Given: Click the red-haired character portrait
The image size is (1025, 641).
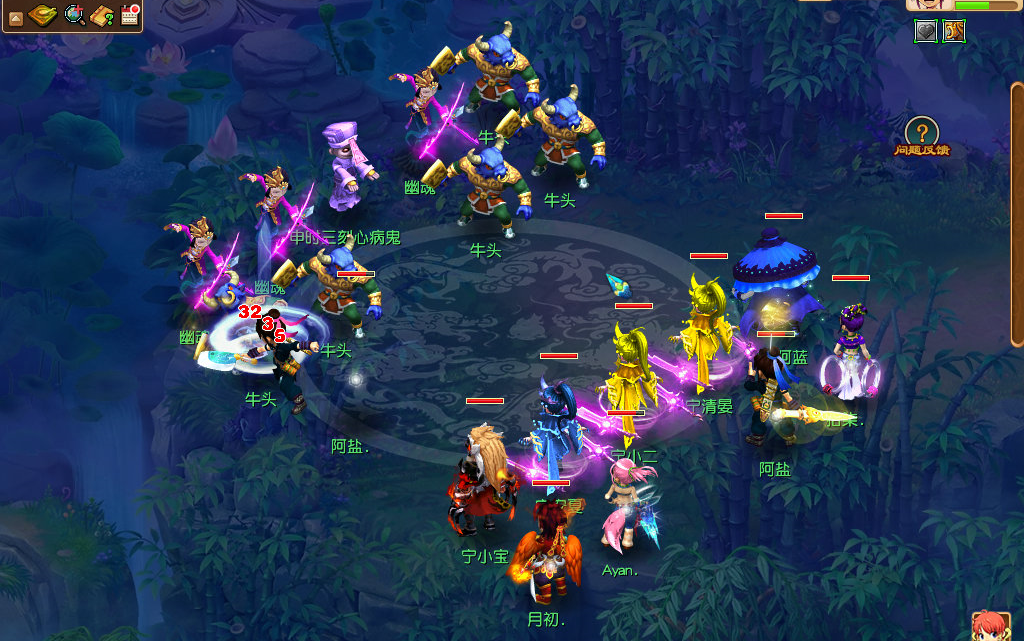Looking at the screenshot, I should coord(990,626).
